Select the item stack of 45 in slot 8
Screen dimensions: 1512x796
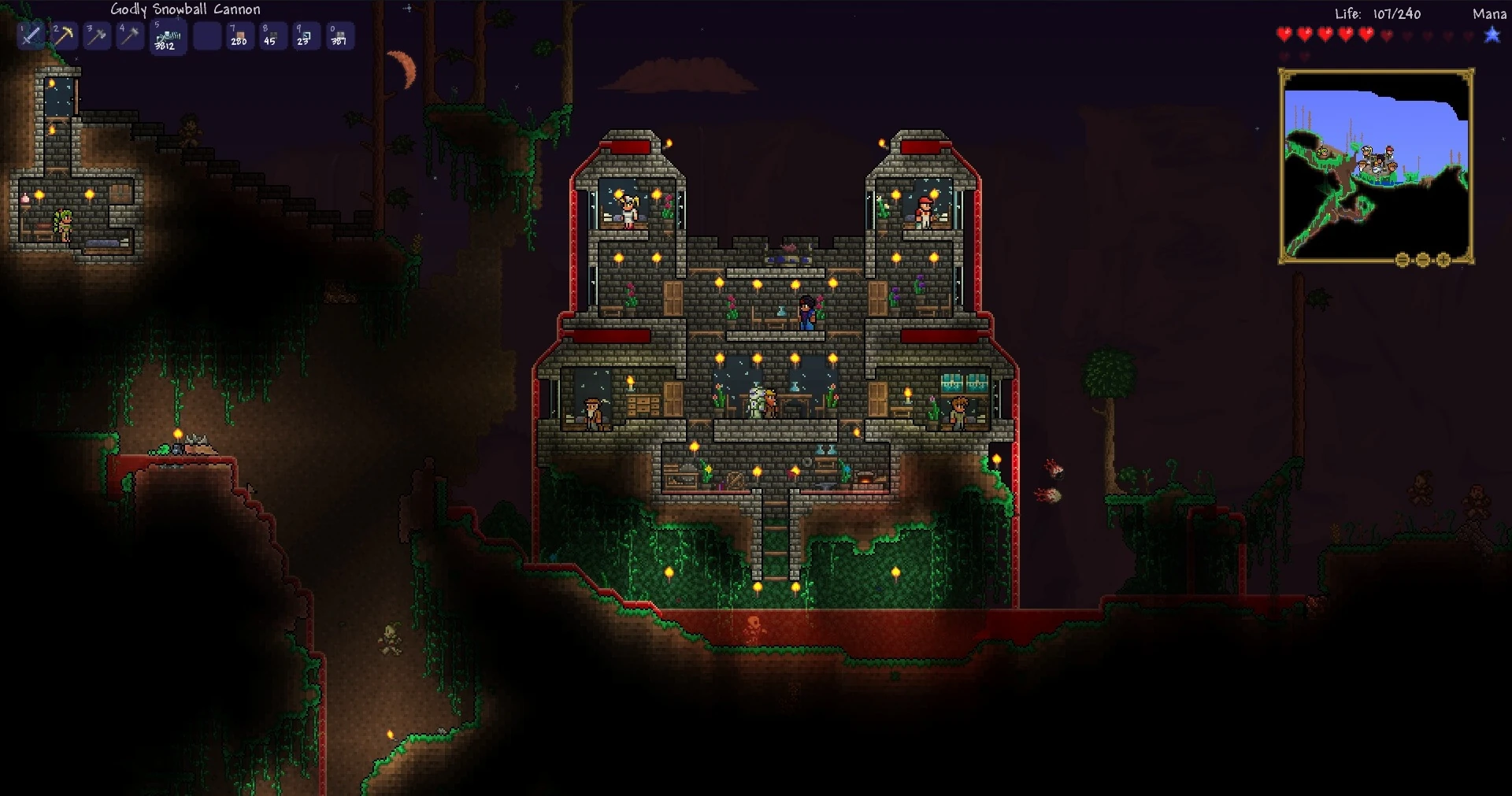(272, 35)
